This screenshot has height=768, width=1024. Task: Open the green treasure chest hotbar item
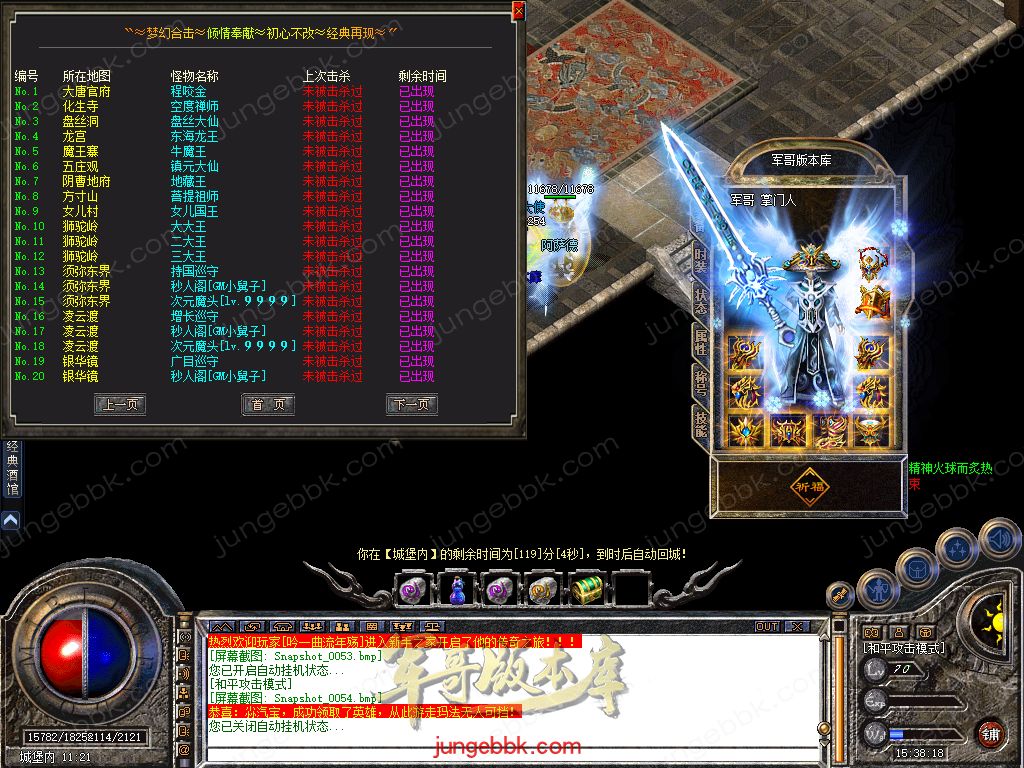[587, 589]
